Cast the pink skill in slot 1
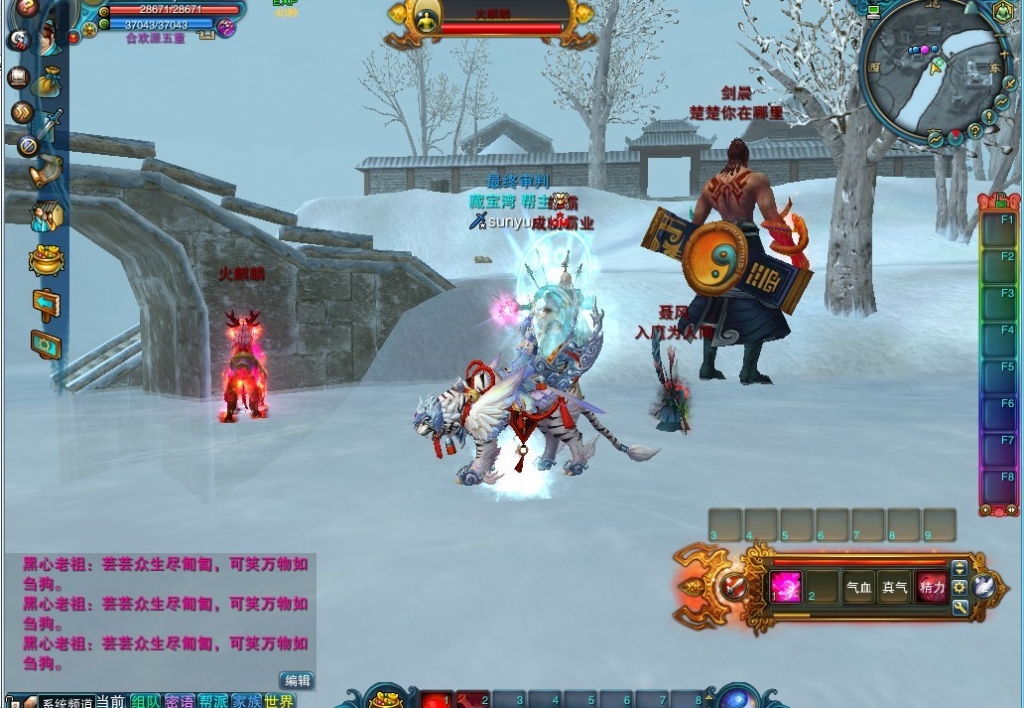Screen dimensions: 1024x708 785,587
